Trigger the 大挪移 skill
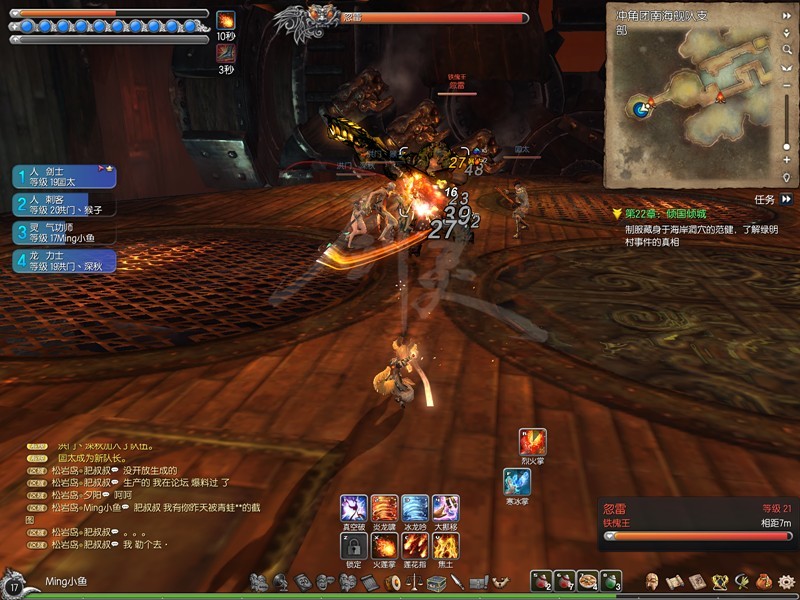The image size is (800, 600). point(446,508)
